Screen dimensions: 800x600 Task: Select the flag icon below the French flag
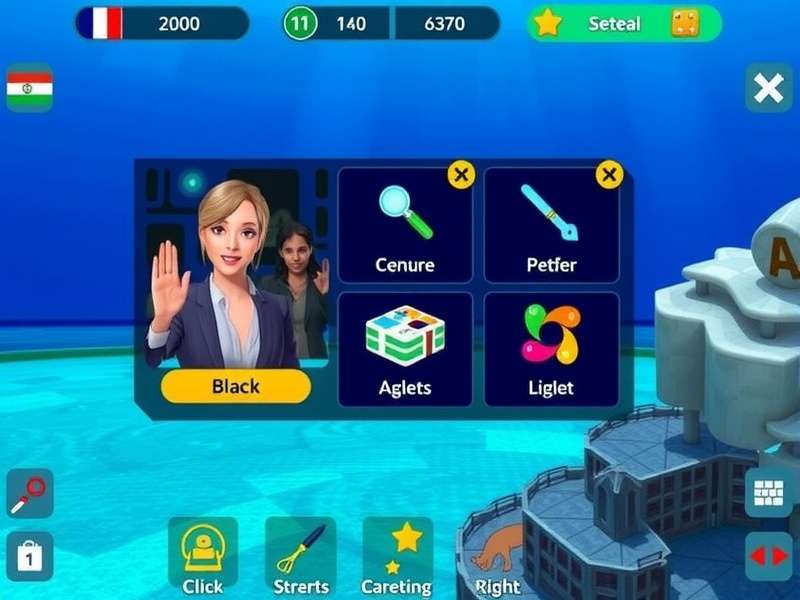30,89
